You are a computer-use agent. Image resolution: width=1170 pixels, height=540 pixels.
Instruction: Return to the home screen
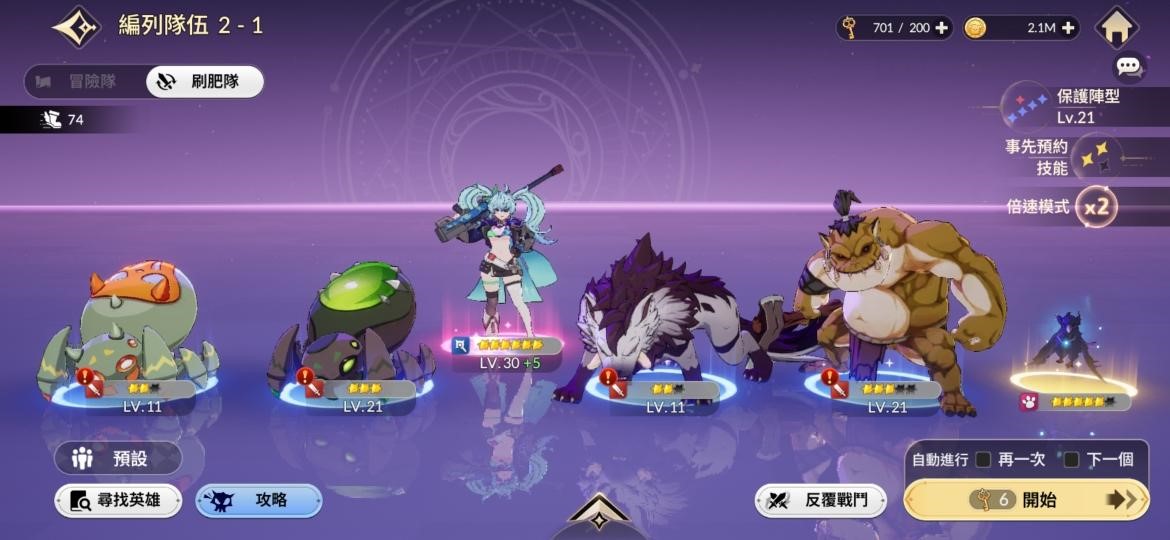coord(1117,27)
